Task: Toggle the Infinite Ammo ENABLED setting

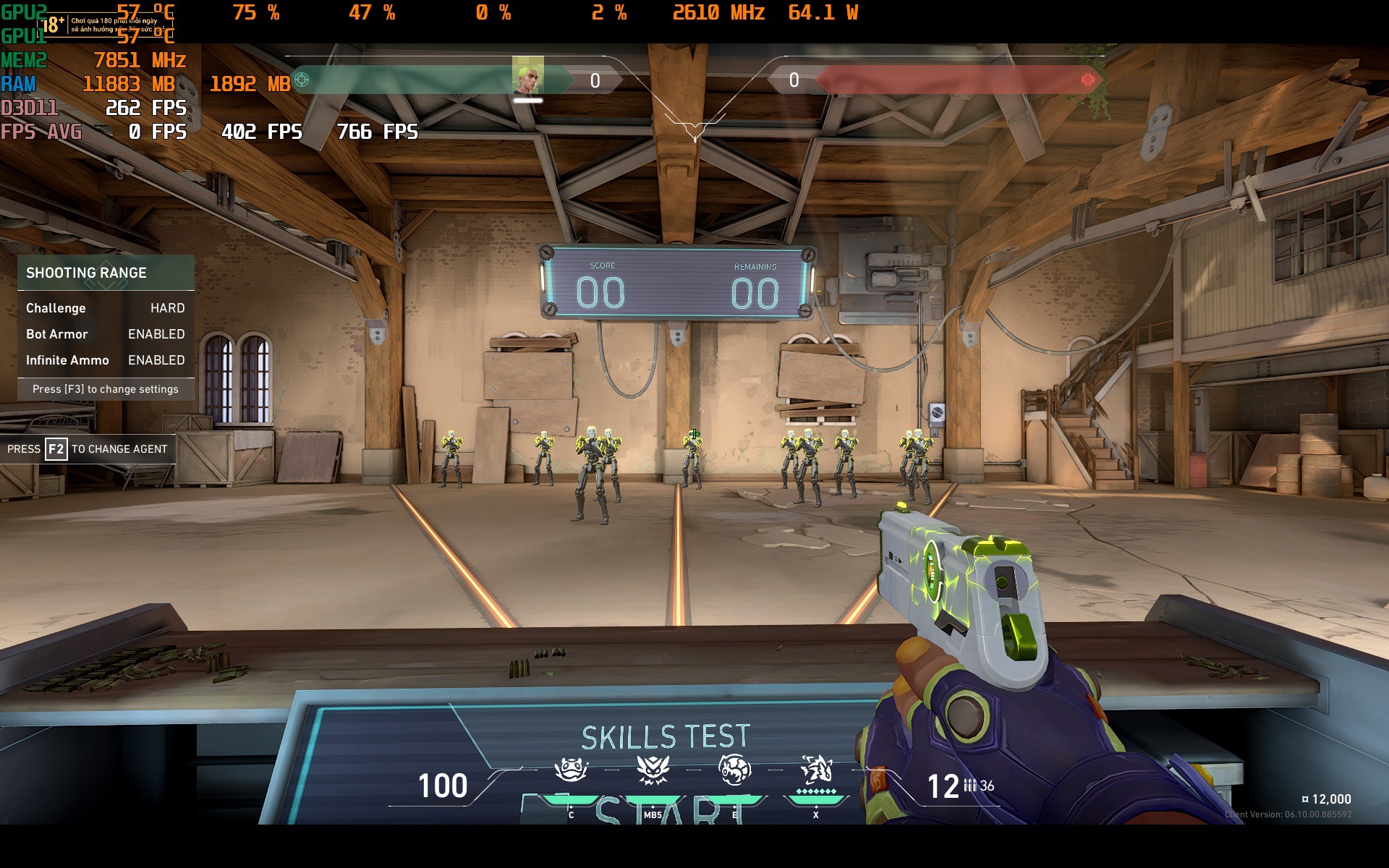Action: [156, 359]
